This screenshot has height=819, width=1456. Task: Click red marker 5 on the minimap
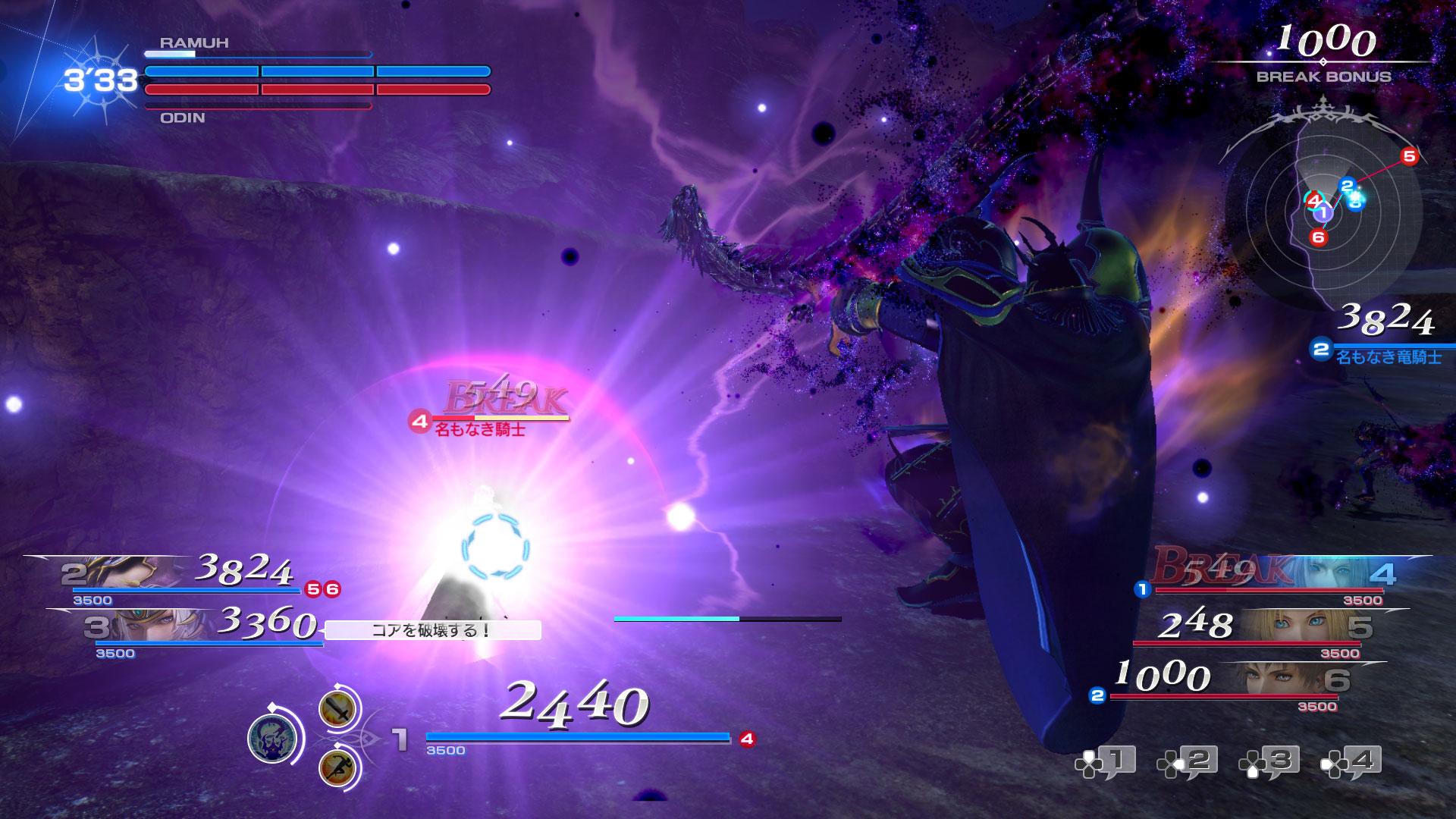click(x=1409, y=156)
